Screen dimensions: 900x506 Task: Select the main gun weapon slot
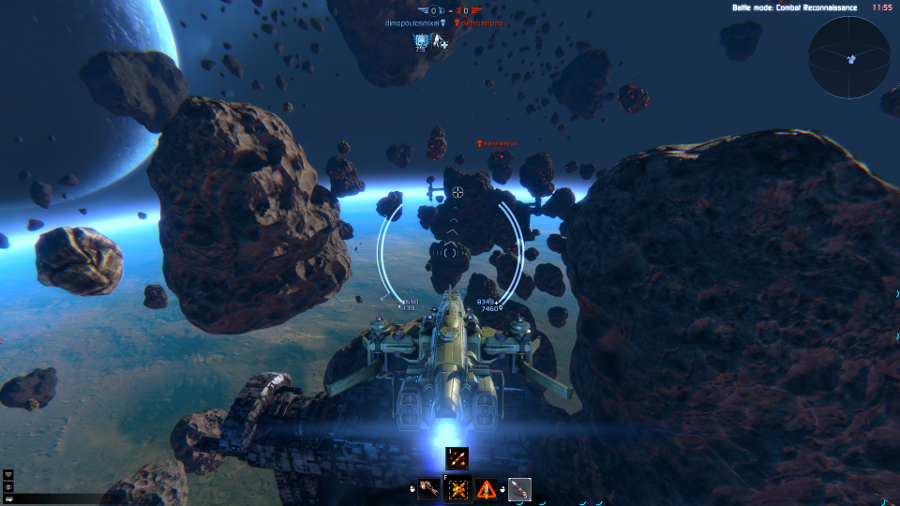pyautogui.click(x=429, y=489)
